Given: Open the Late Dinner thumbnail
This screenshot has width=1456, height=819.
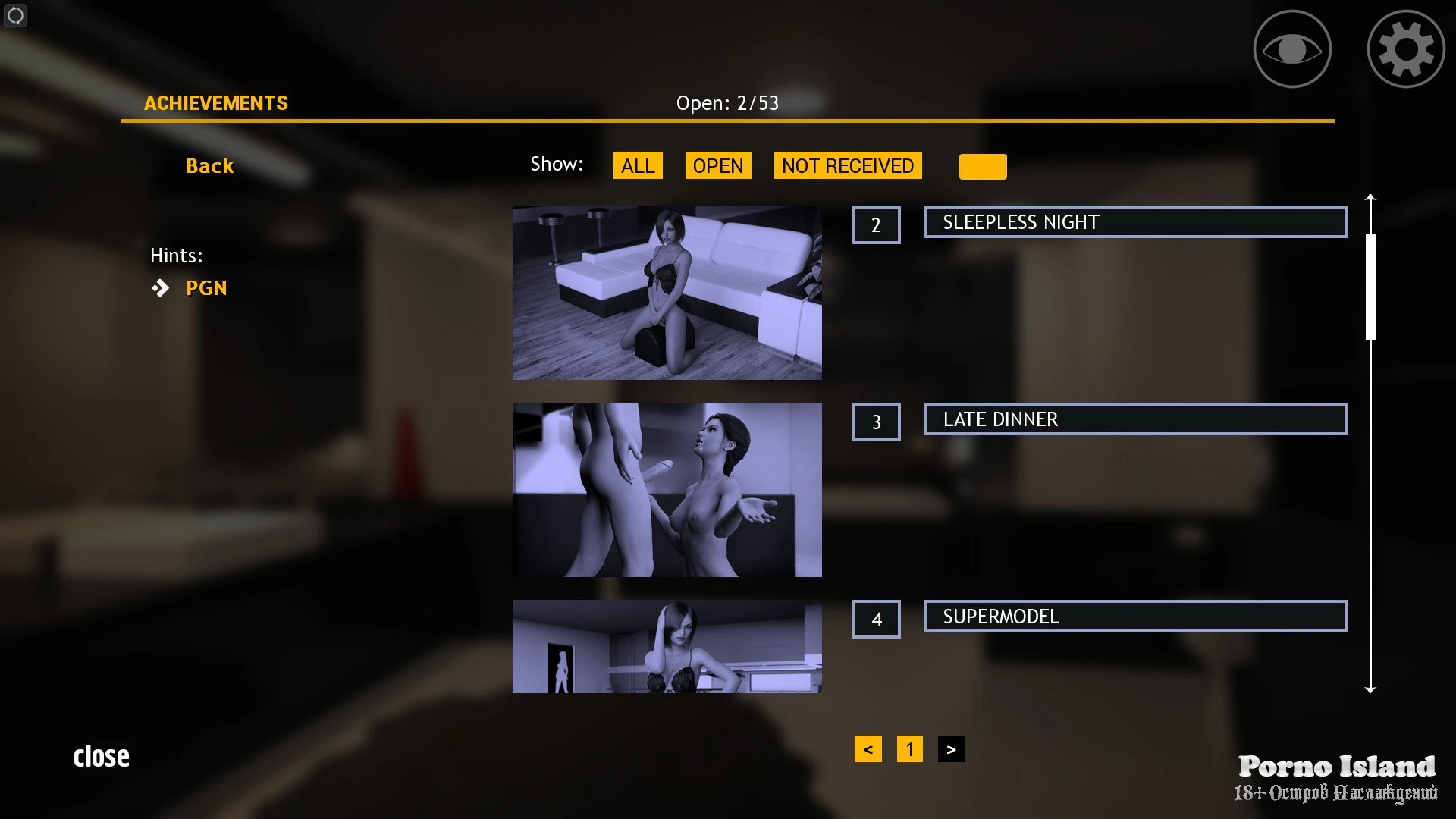Looking at the screenshot, I should 667,490.
